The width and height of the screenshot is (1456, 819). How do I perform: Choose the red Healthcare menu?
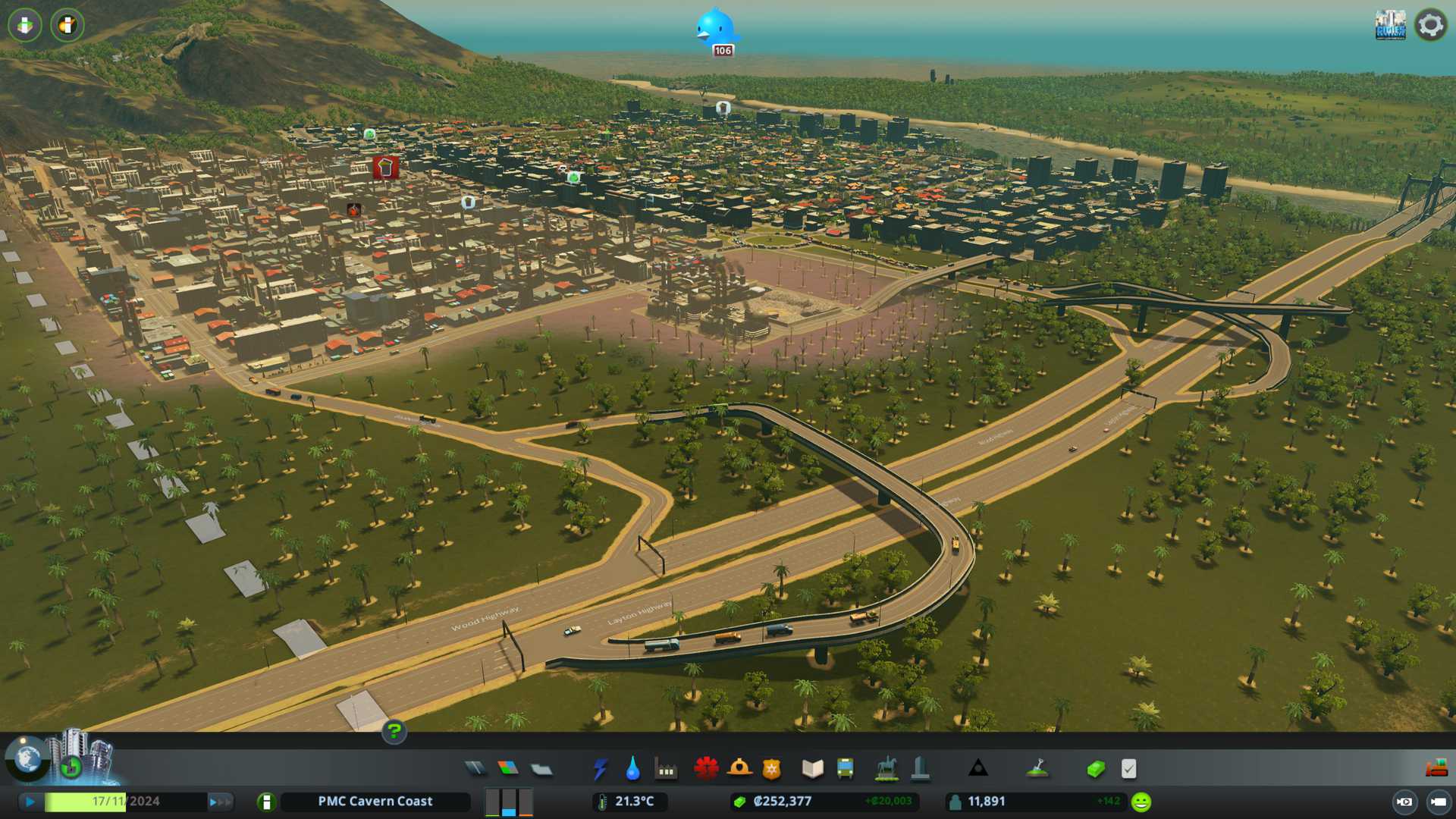coord(706,769)
